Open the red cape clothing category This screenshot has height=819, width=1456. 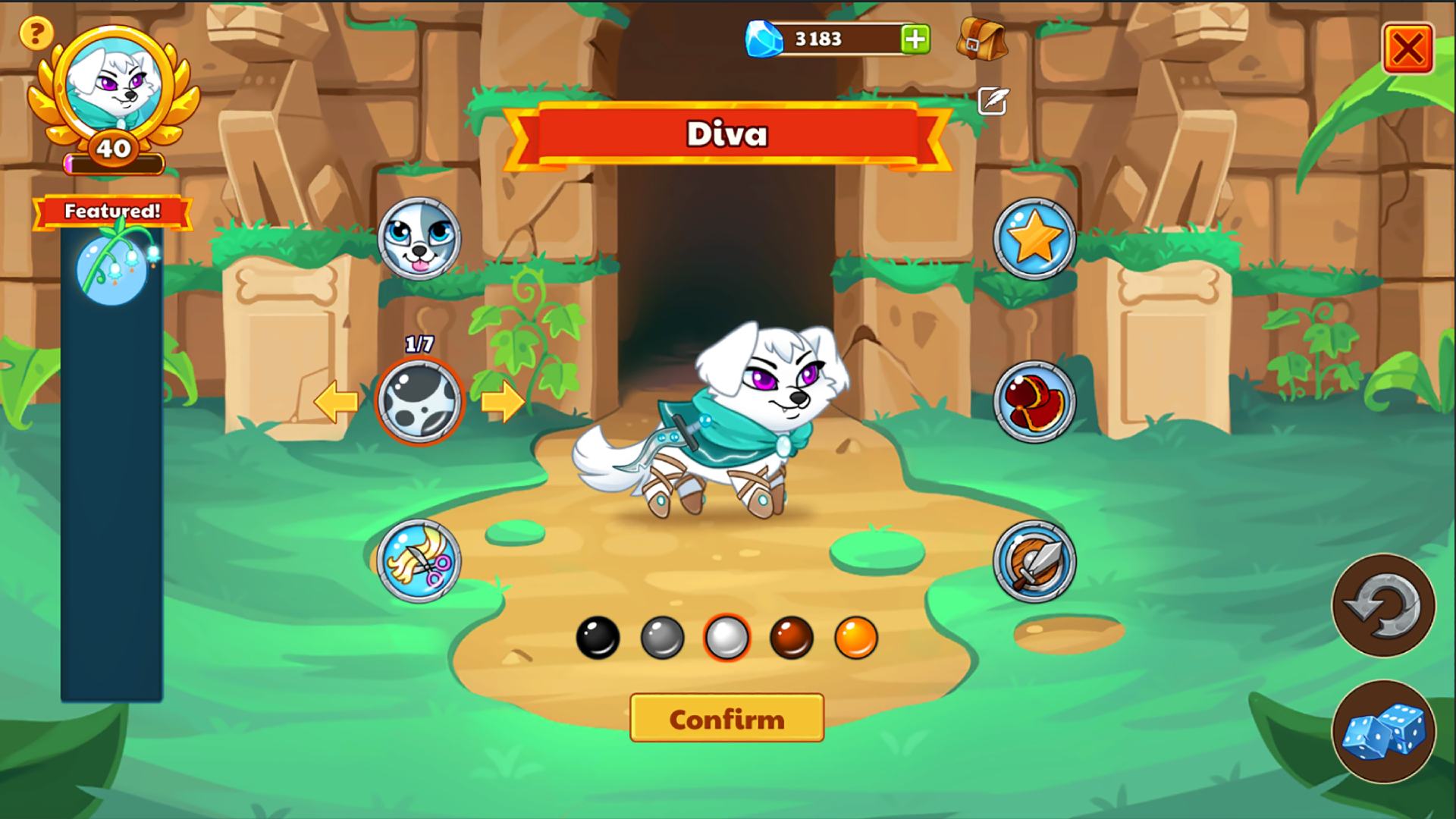click(x=1034, y=402)
